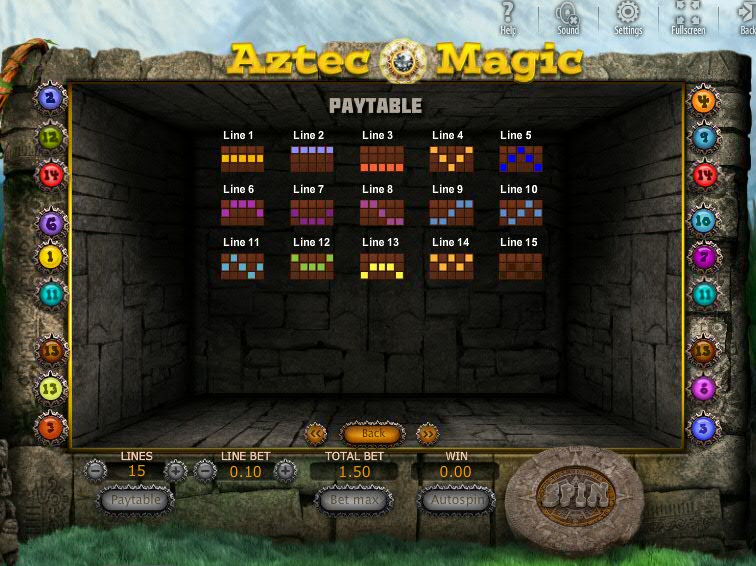Select the green payline 12 marker
Image resolution: width=756 pixels, height=566 pixels.
pos(51,137)
